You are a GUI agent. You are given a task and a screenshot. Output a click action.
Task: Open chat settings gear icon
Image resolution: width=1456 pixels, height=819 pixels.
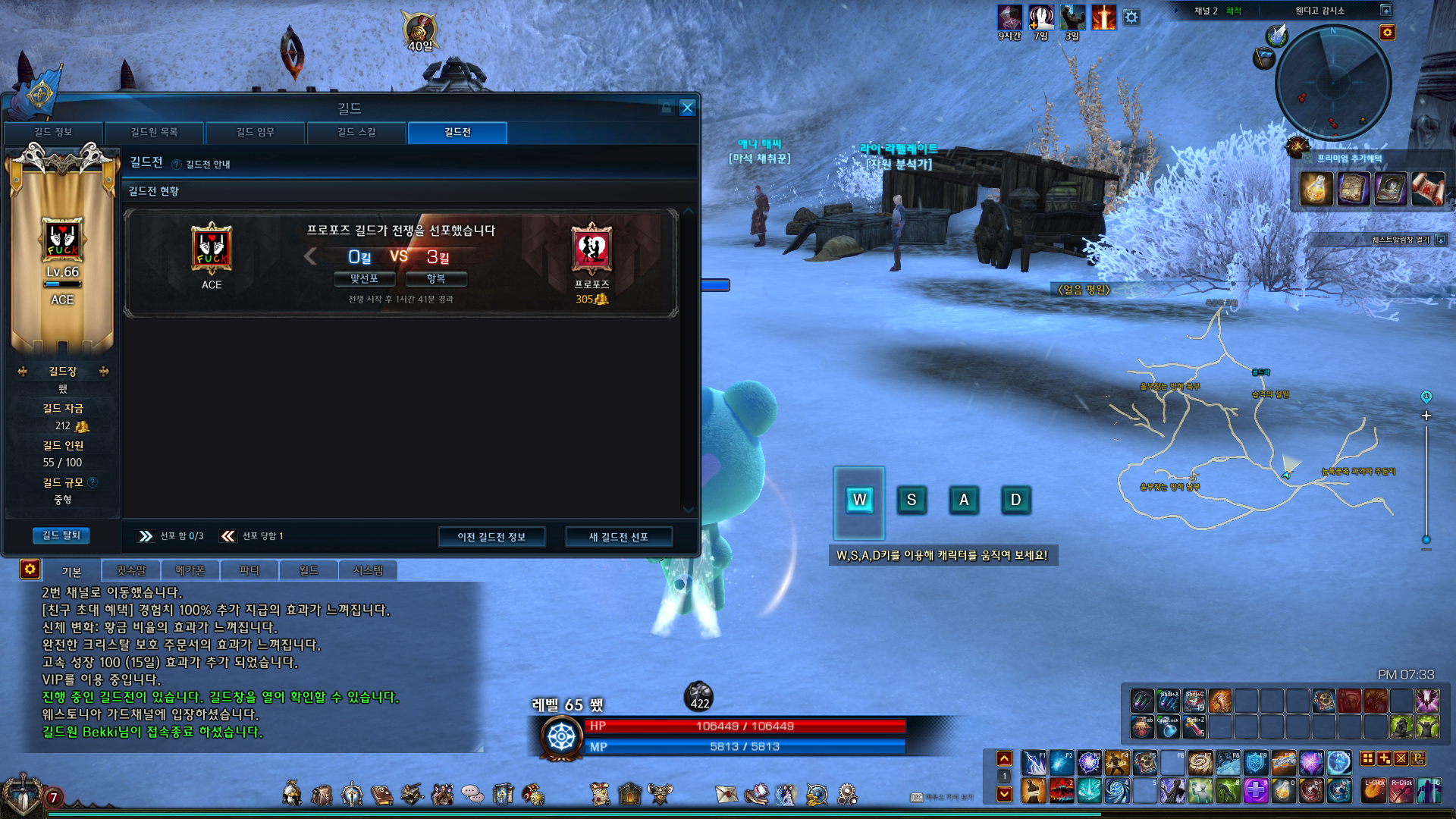click(x=30, y=569)
